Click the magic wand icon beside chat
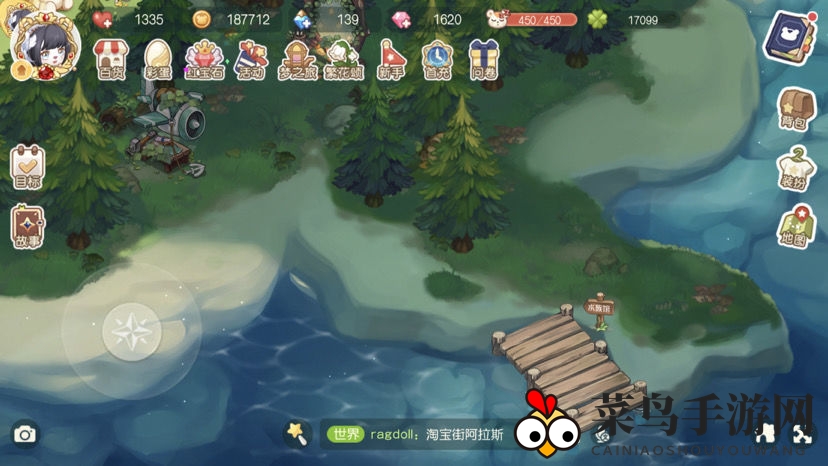The height and width of the screenshot is (466, 828). click(x=296, y=432)
